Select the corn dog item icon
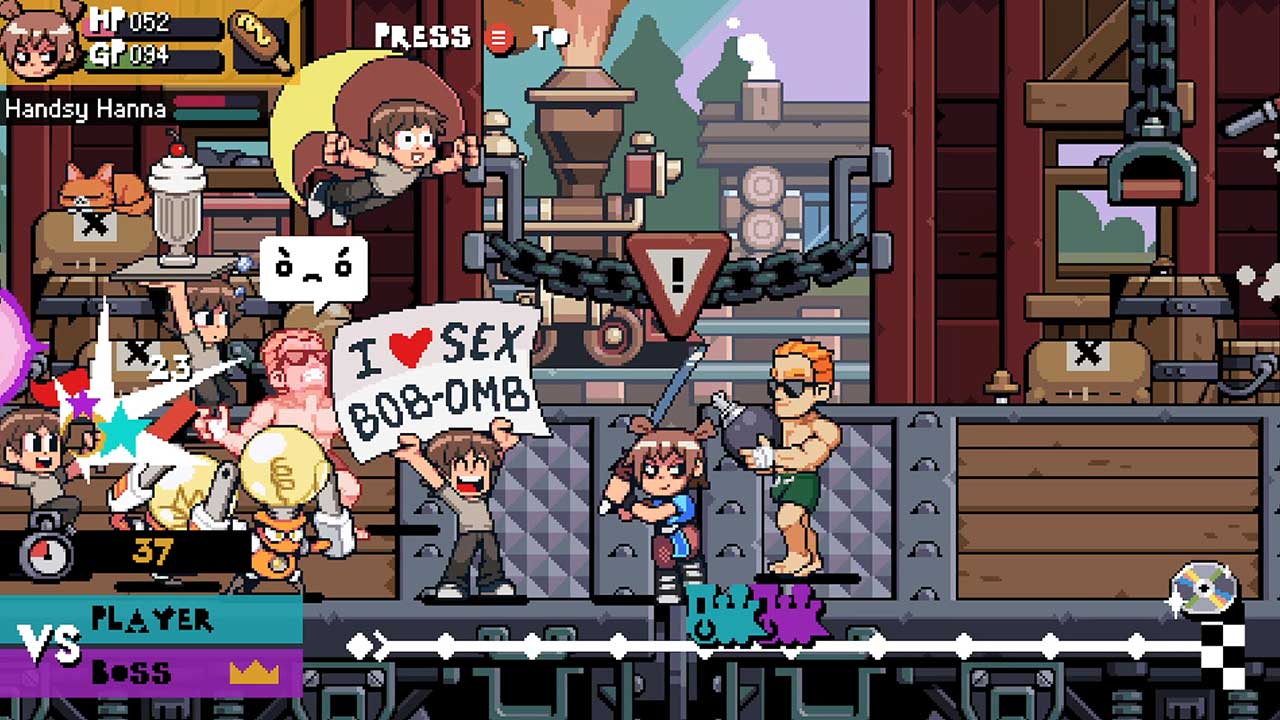 260,40
